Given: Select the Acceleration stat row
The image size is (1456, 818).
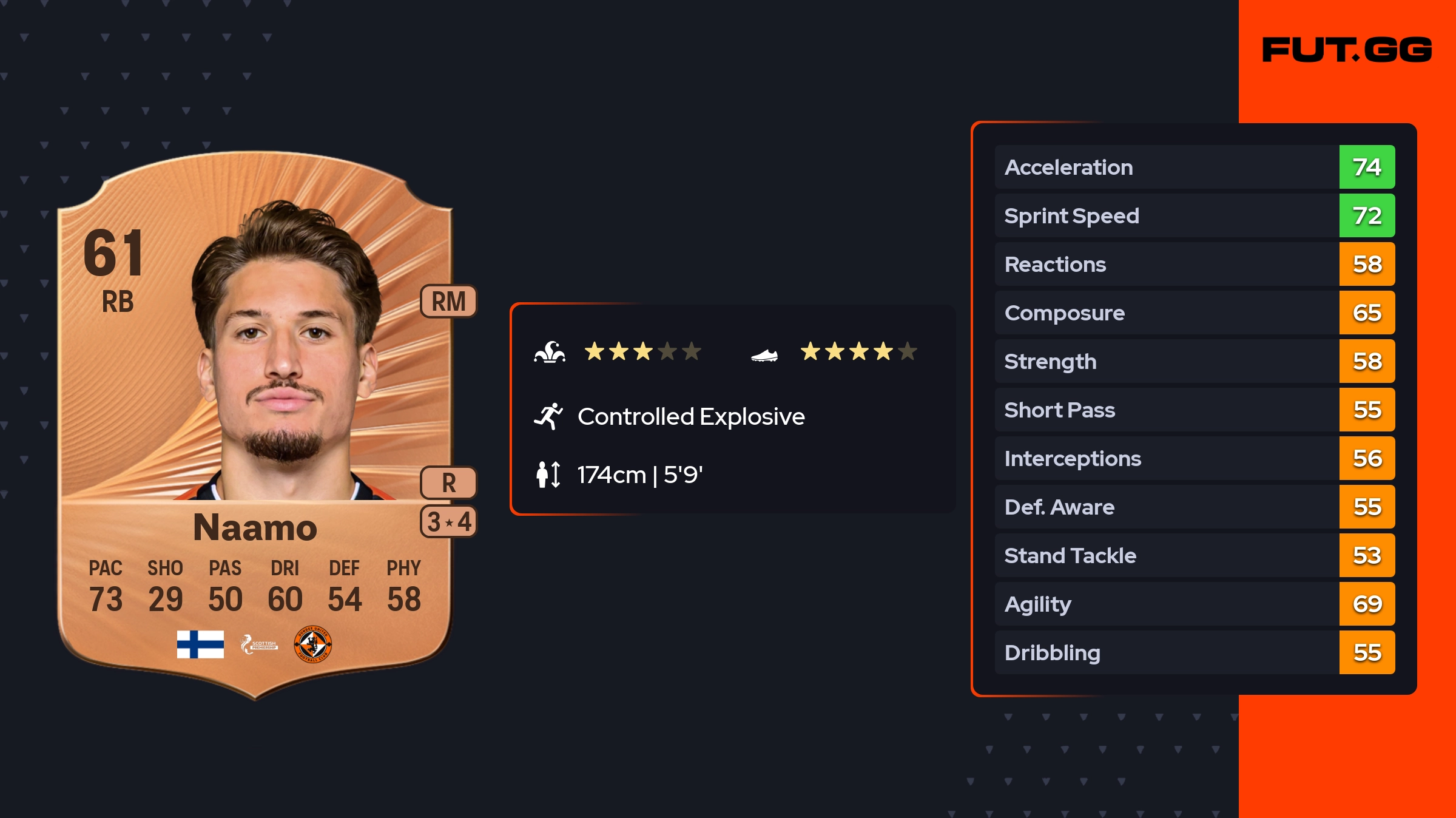Looking at the screenshot, I should click(1194, 167).
